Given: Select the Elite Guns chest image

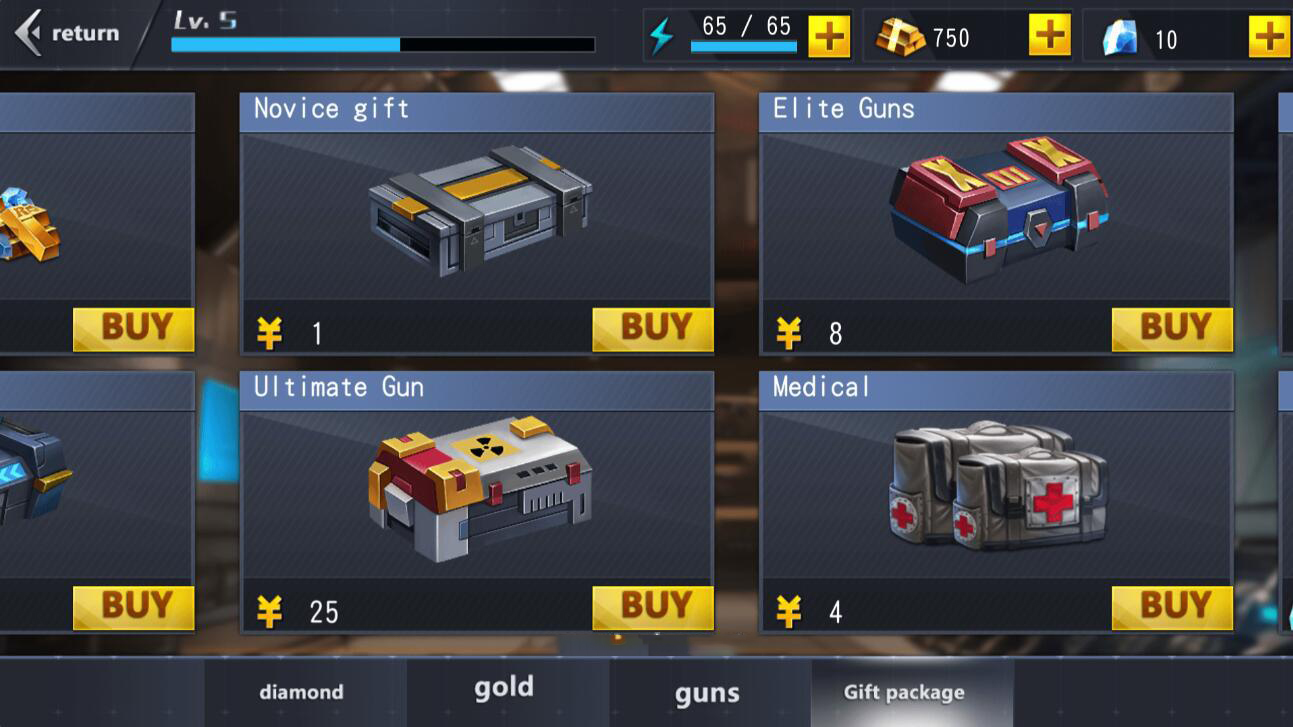Looking at the screenshot, I should click(998, 210).
